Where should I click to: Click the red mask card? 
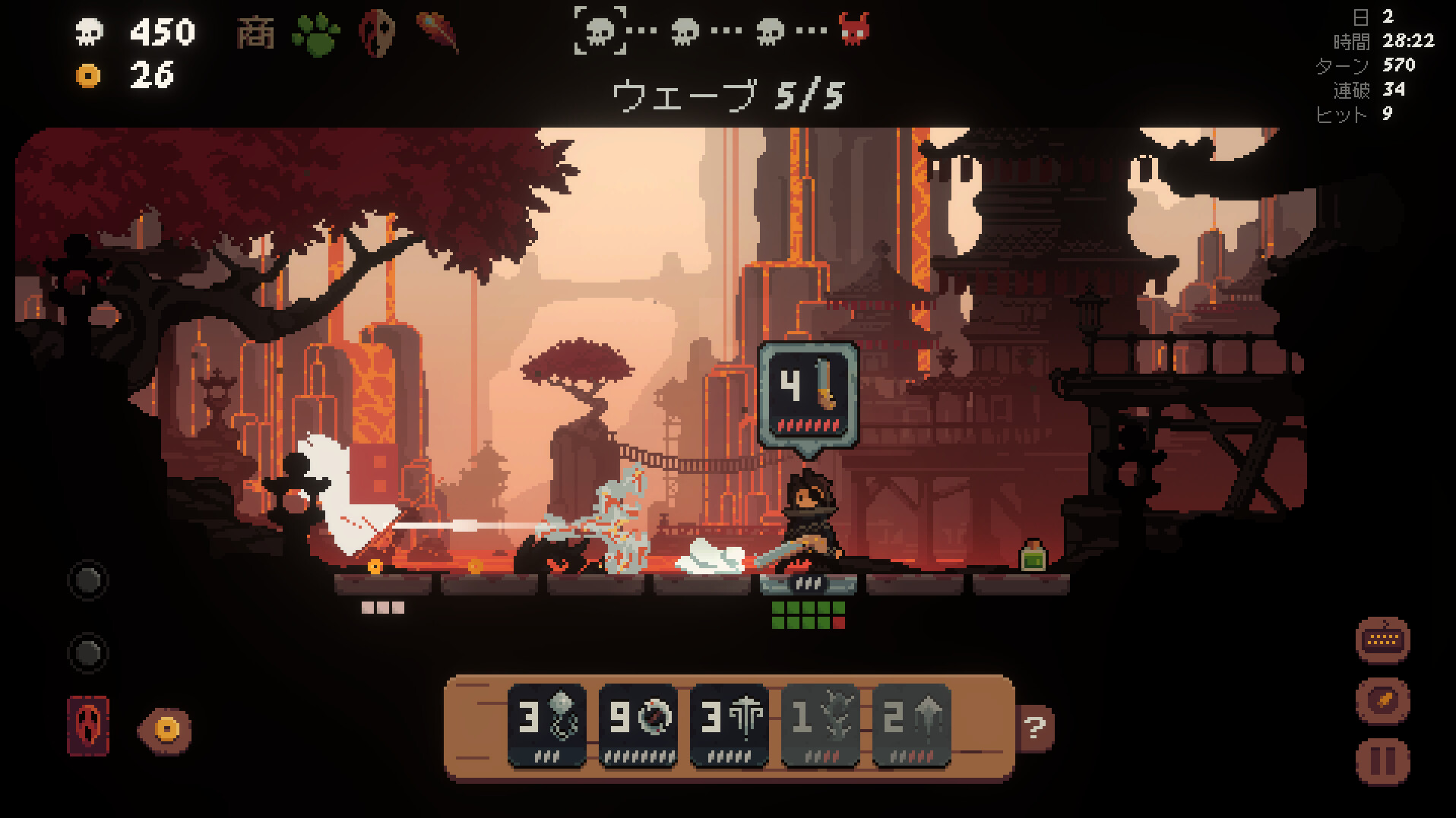click(x=88, y=726)
